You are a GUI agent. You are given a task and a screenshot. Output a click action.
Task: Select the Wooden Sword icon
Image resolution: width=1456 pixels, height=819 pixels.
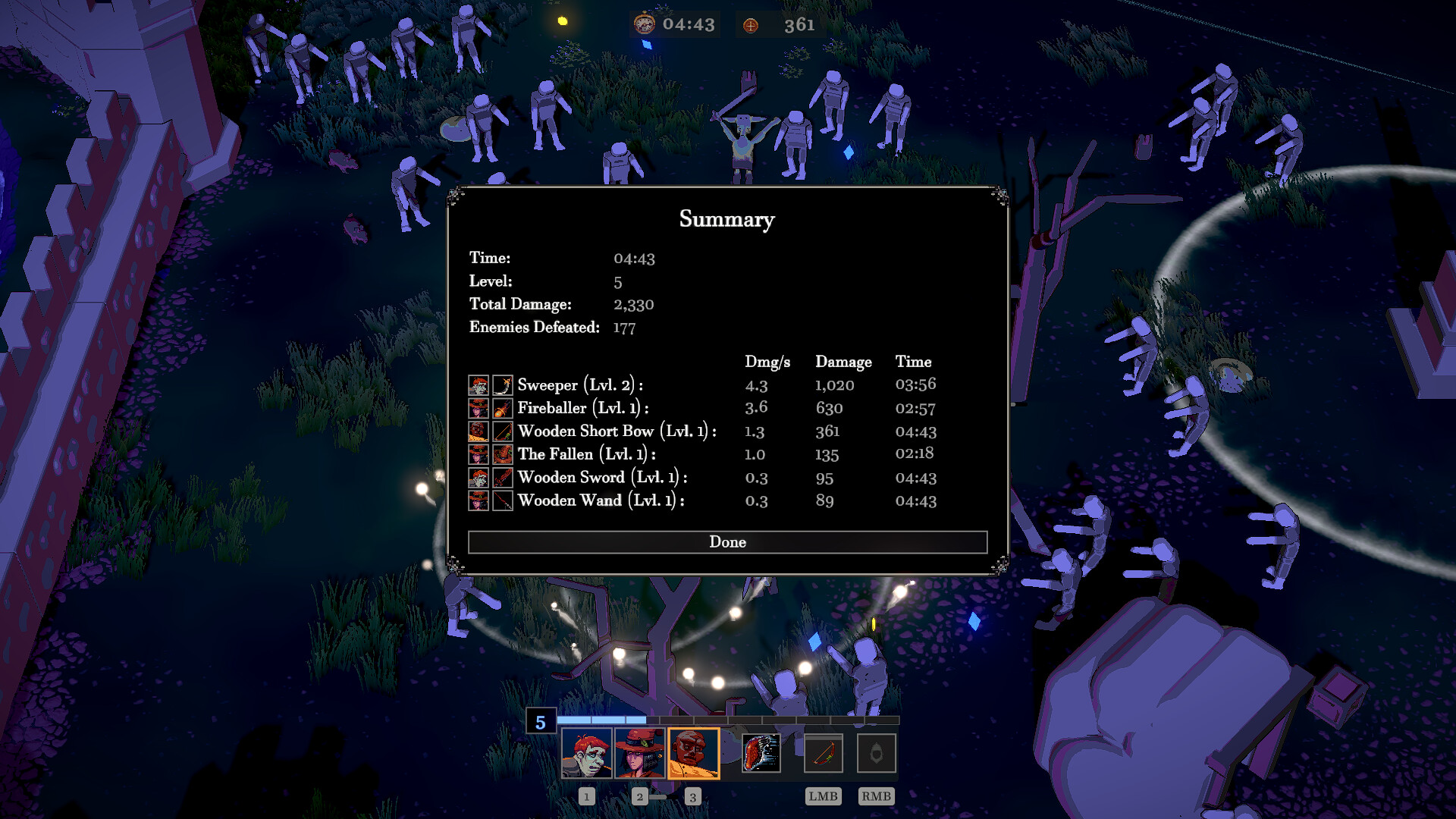[x=501, y=478]
